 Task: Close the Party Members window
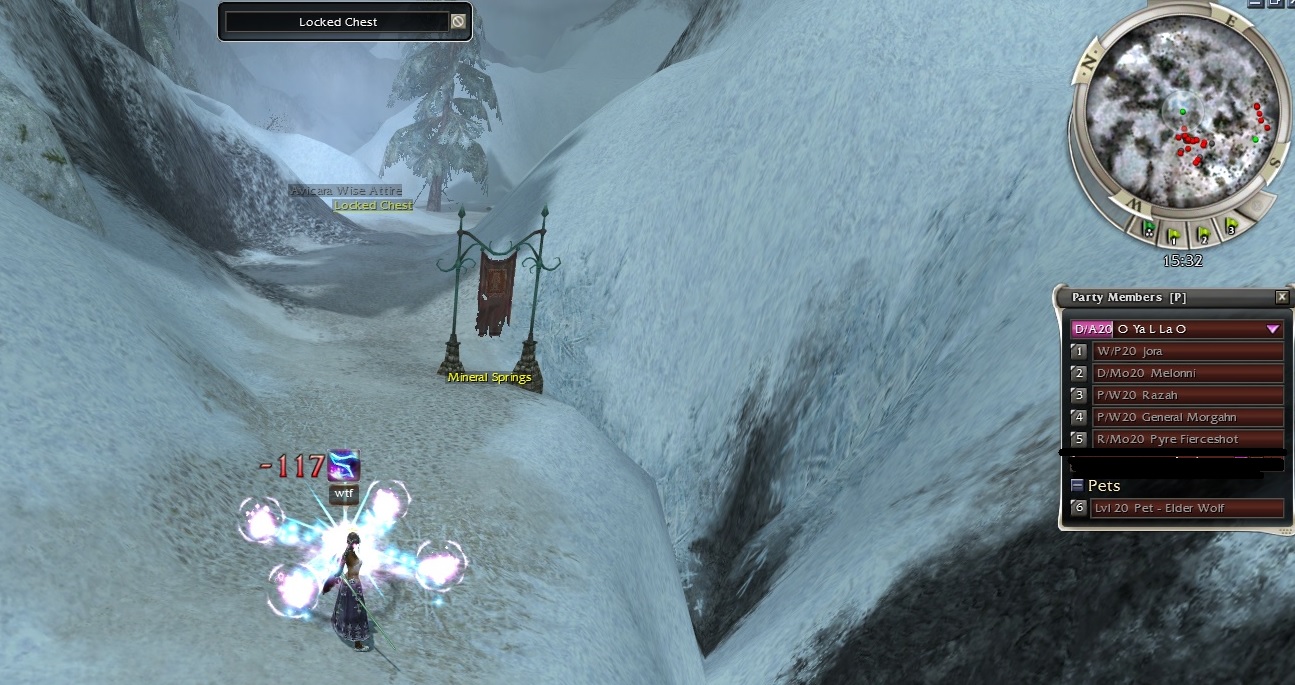point(1282,297)
